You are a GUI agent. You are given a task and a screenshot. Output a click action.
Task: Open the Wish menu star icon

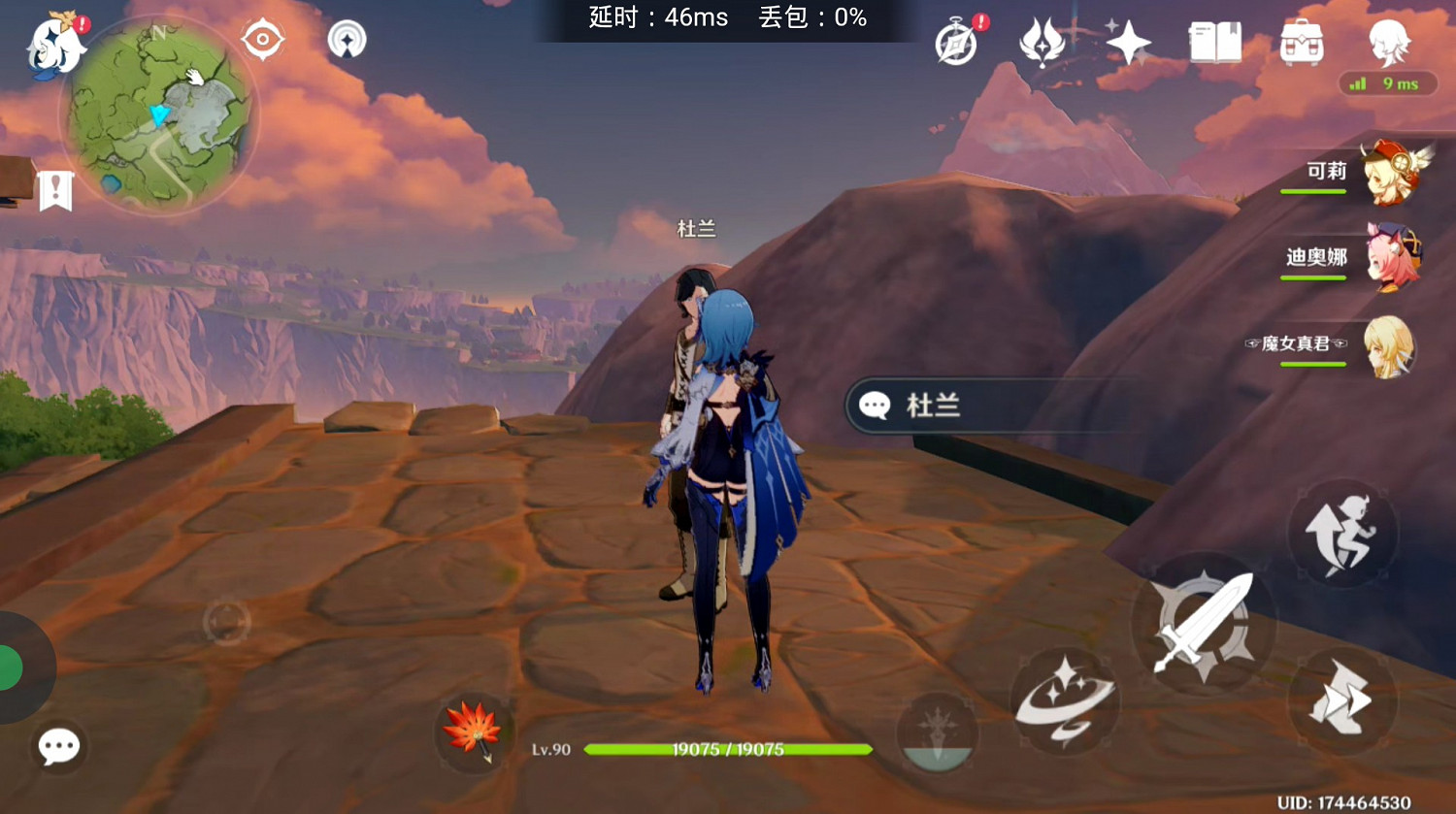pos(1128,44)
